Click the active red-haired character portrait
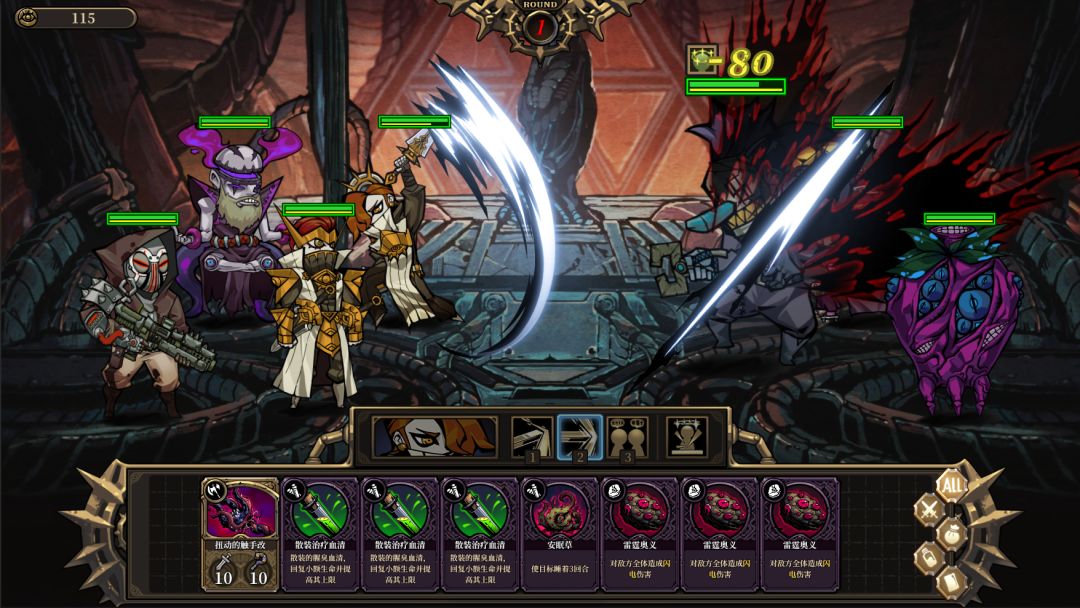 (x=435, y=437)
